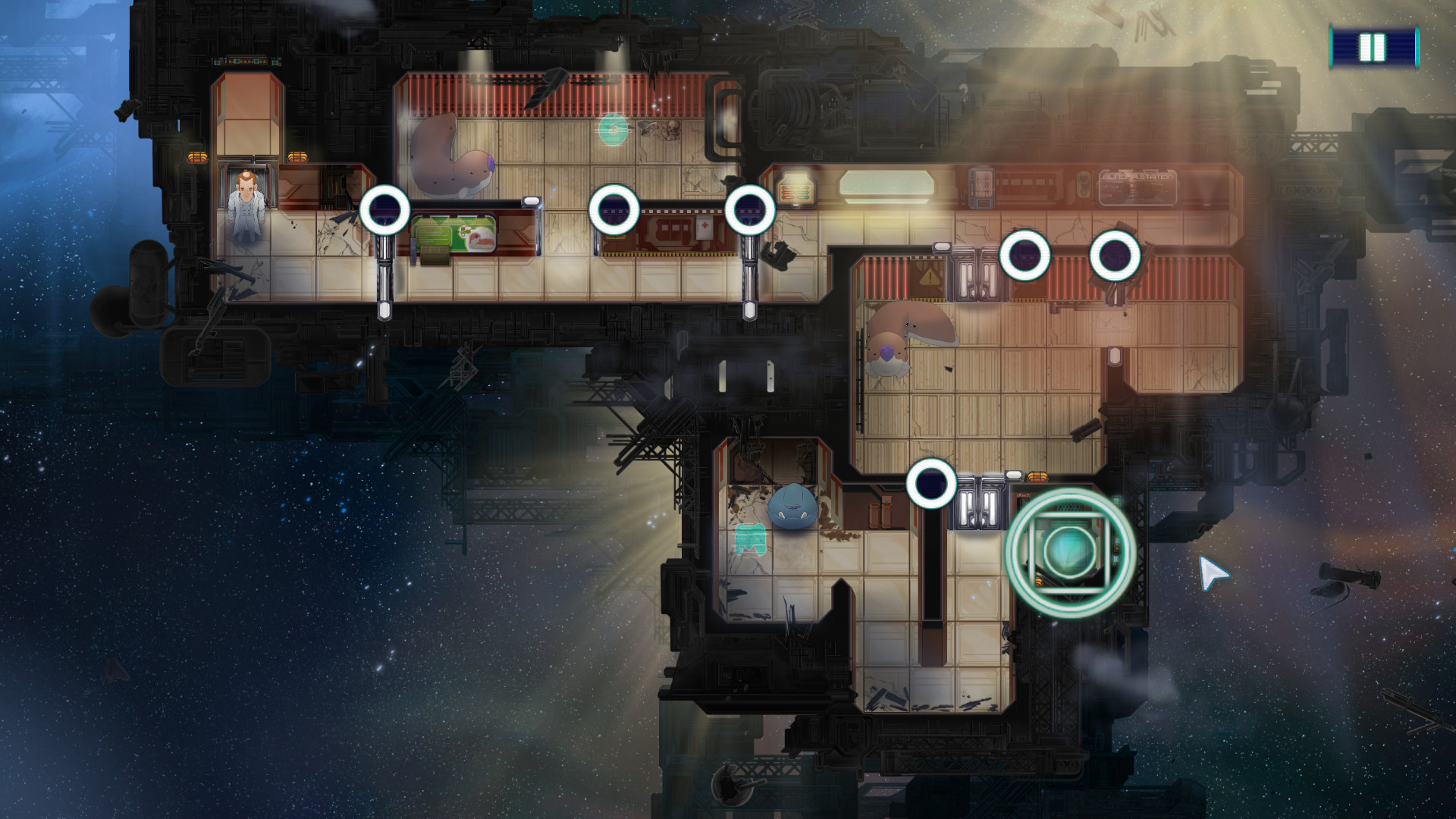
Task: Toggle the ring left of the lower double door
Action: [x=931, y=483]
